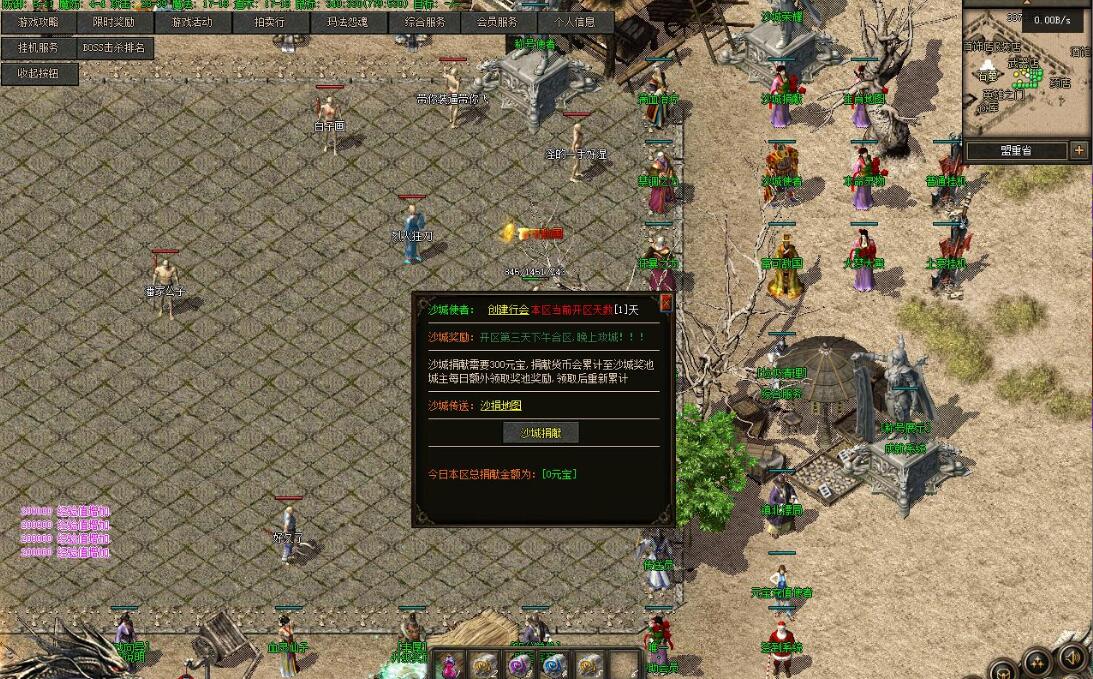Close the 沙城使者 dialog window
Screen dimensions: 1093x679
tap(666, 301)
